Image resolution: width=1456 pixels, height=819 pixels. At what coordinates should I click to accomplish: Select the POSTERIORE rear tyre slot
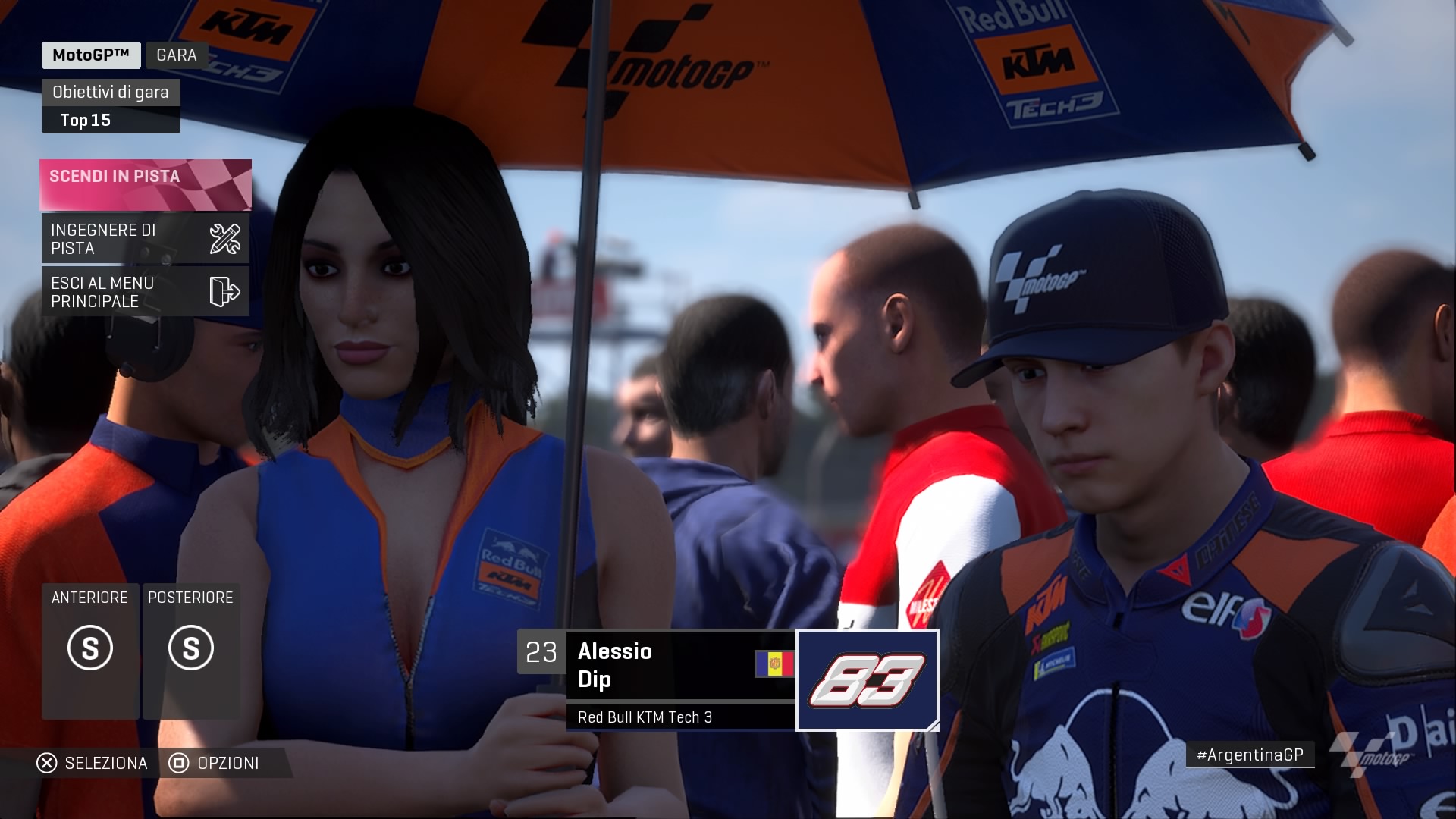(191, 650)
